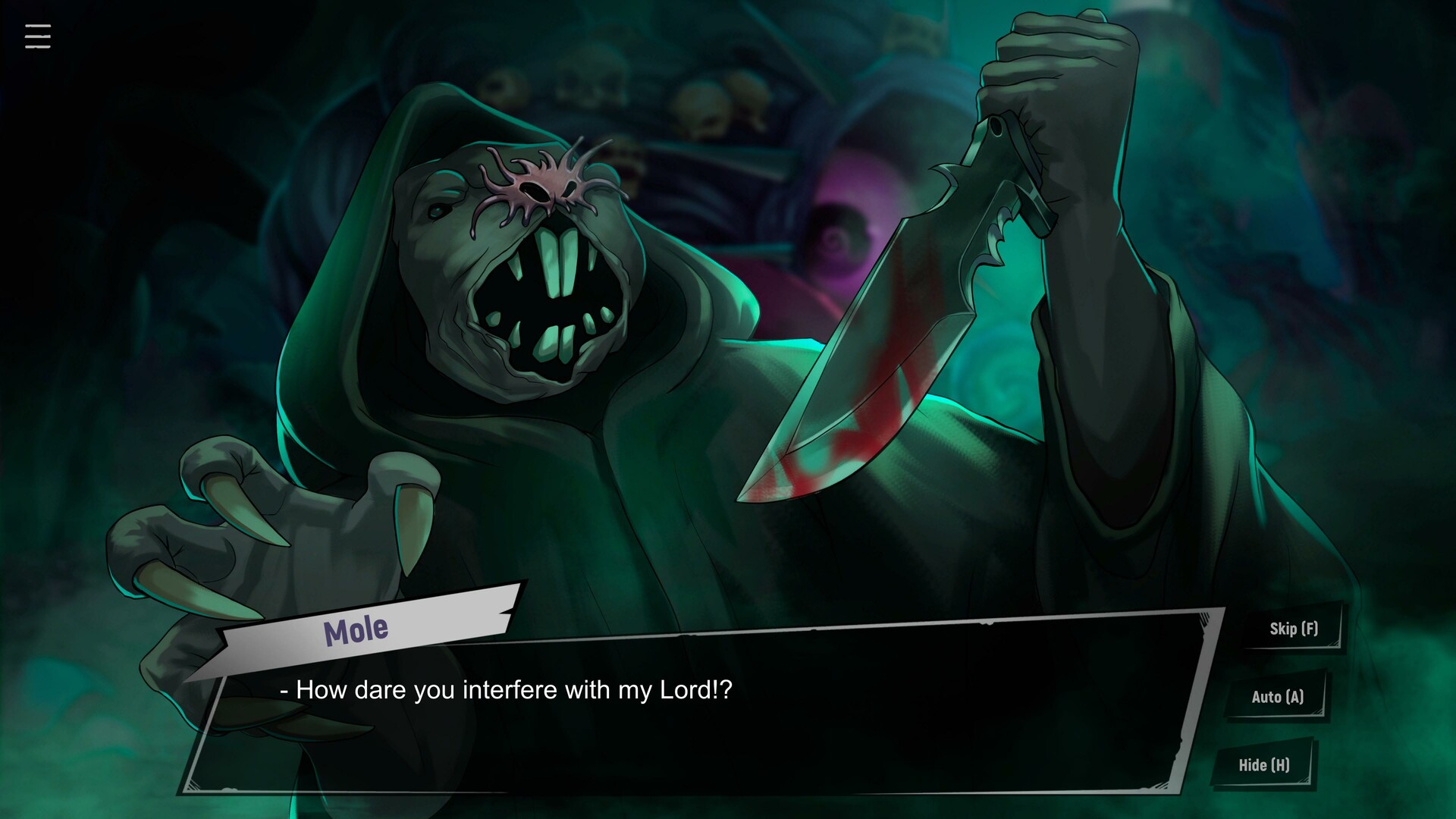Screen dimensions: 1456x819
Task: Hide the dialogue box
Action: [1263, 765]
